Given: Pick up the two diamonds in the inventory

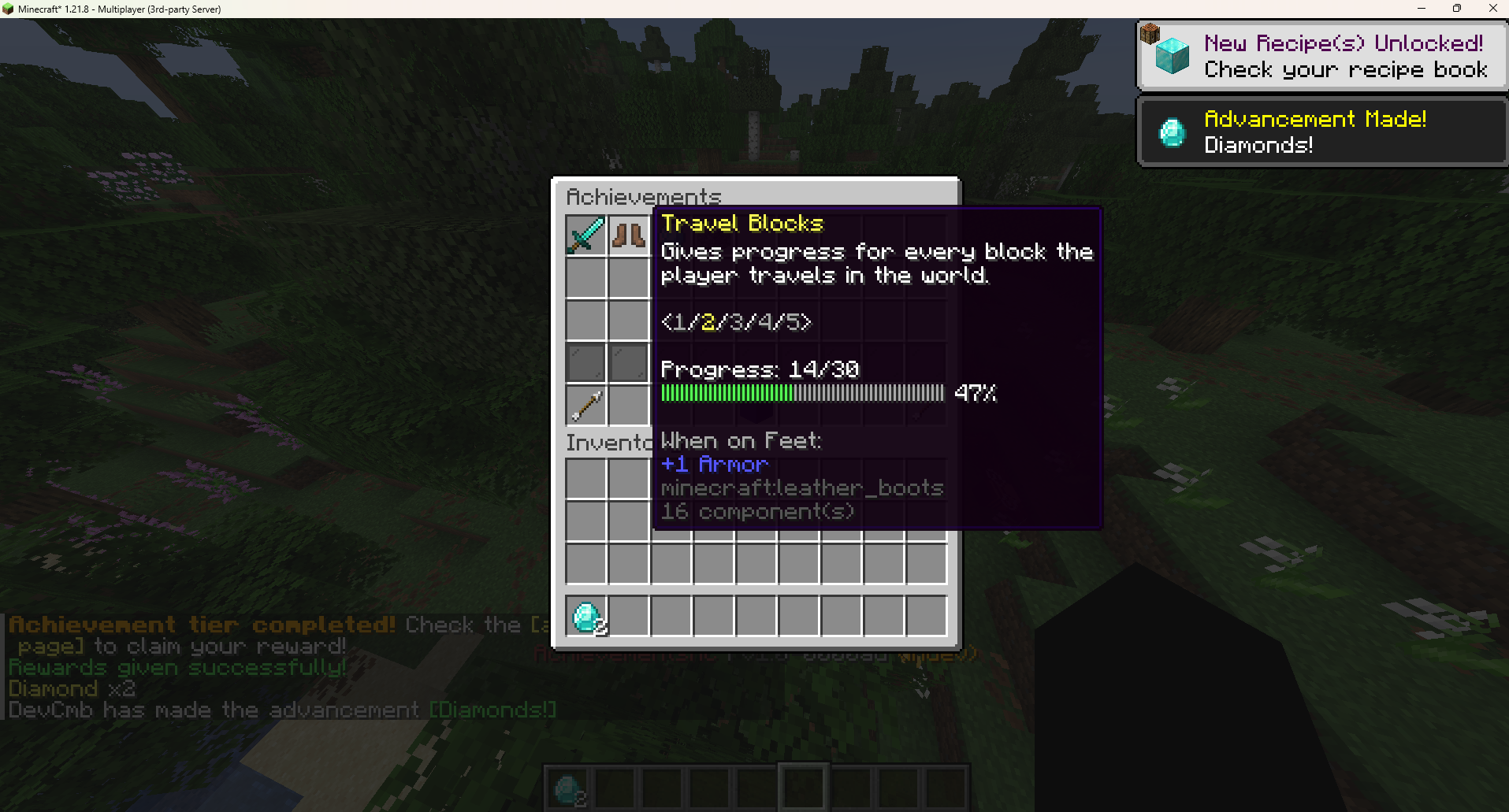Looking at the screenshot, I should (x=586, y=617).
